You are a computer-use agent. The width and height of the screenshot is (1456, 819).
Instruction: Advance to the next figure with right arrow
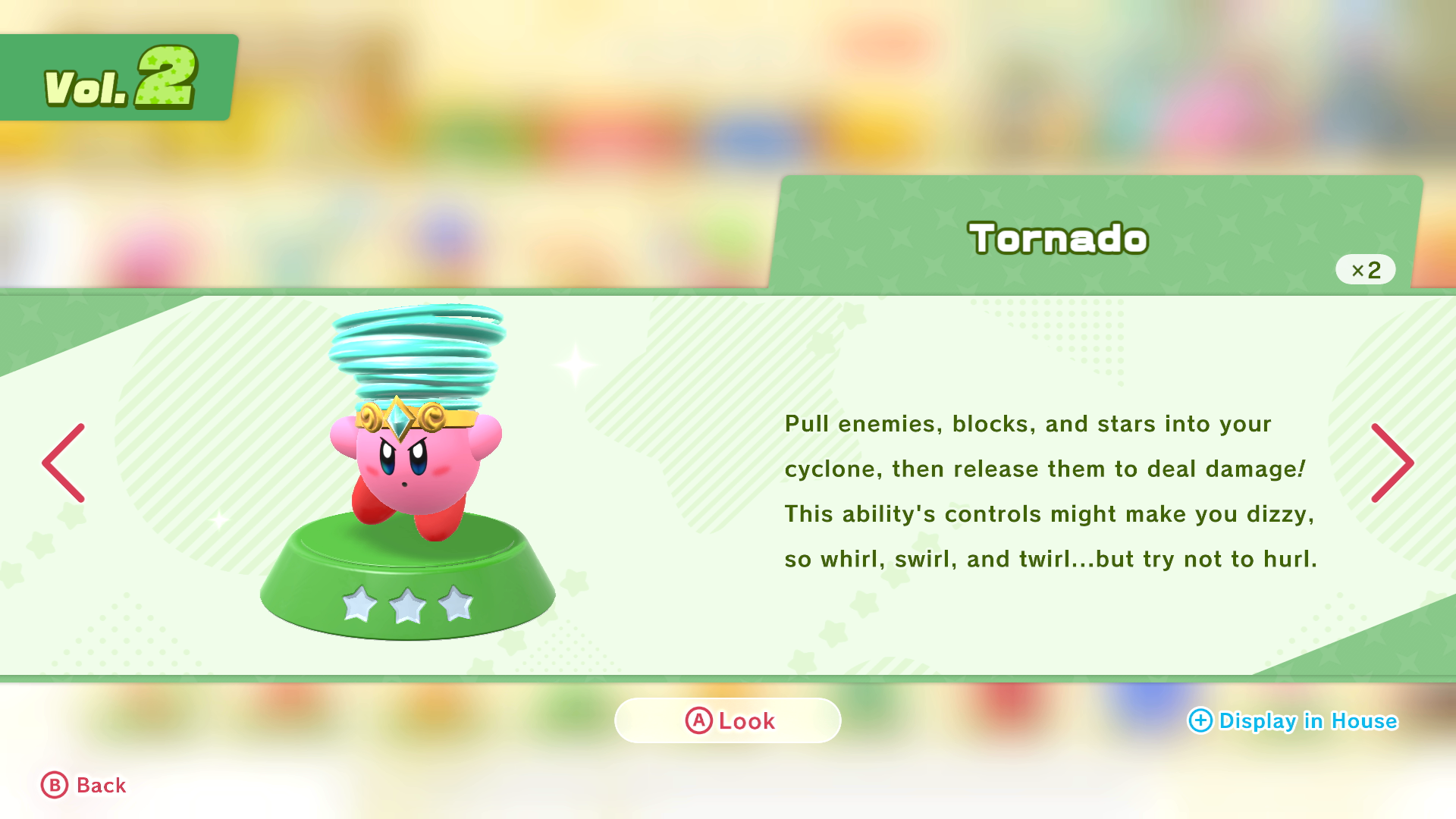pyautogui.click(x=1392, y=463)
